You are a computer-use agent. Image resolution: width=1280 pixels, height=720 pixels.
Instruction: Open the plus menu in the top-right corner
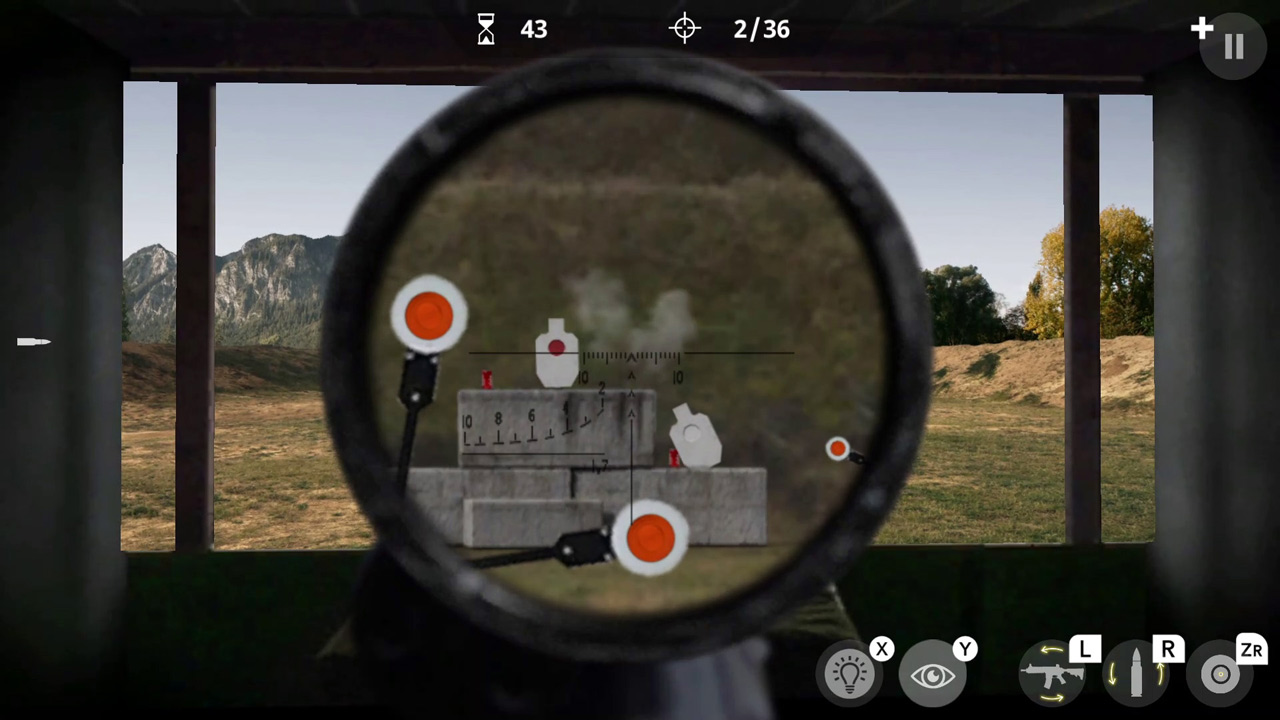pyautogui.click(x=1202, y=28)
